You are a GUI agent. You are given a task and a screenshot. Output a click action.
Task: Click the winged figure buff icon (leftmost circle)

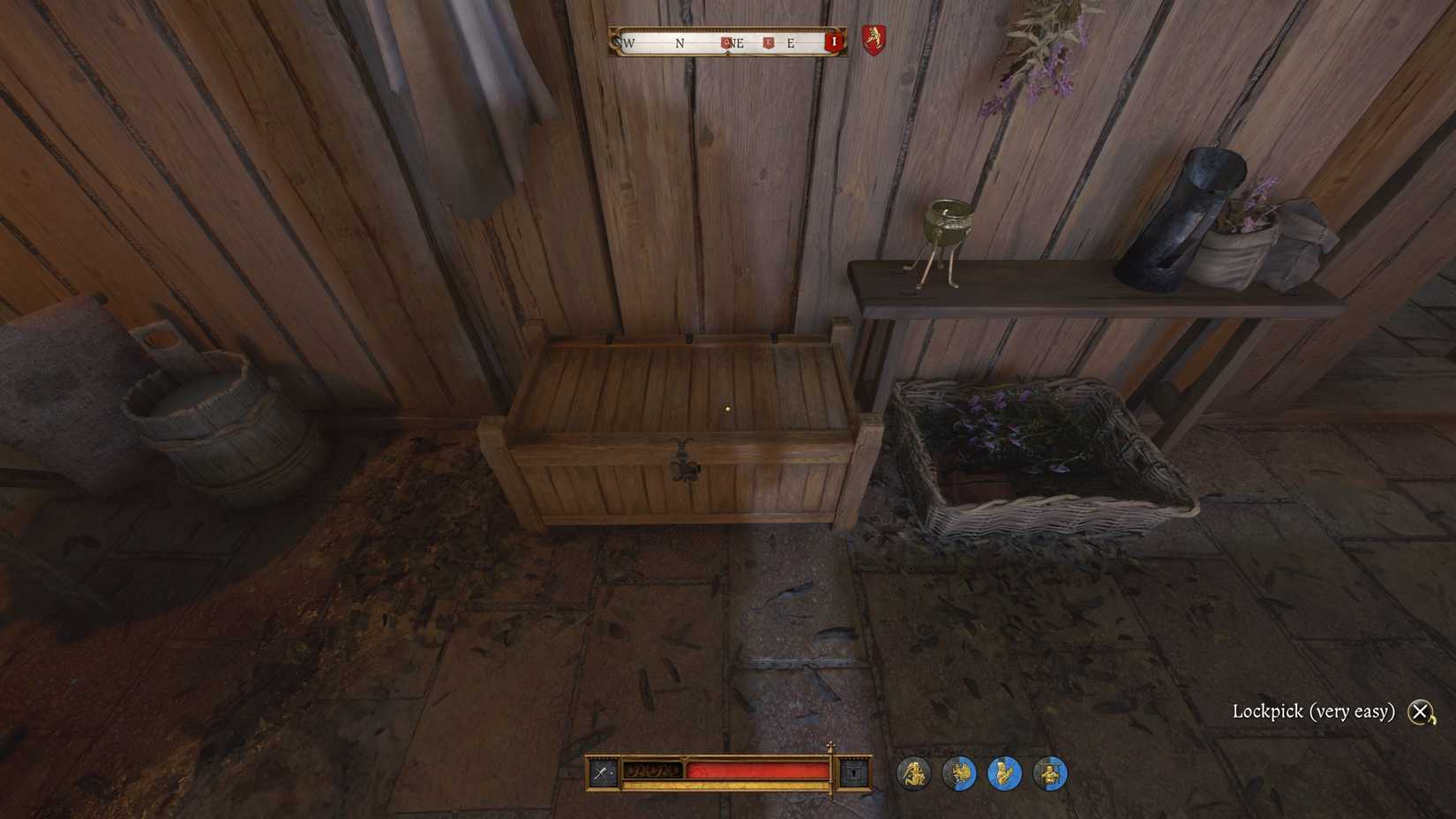coord(914,773)
